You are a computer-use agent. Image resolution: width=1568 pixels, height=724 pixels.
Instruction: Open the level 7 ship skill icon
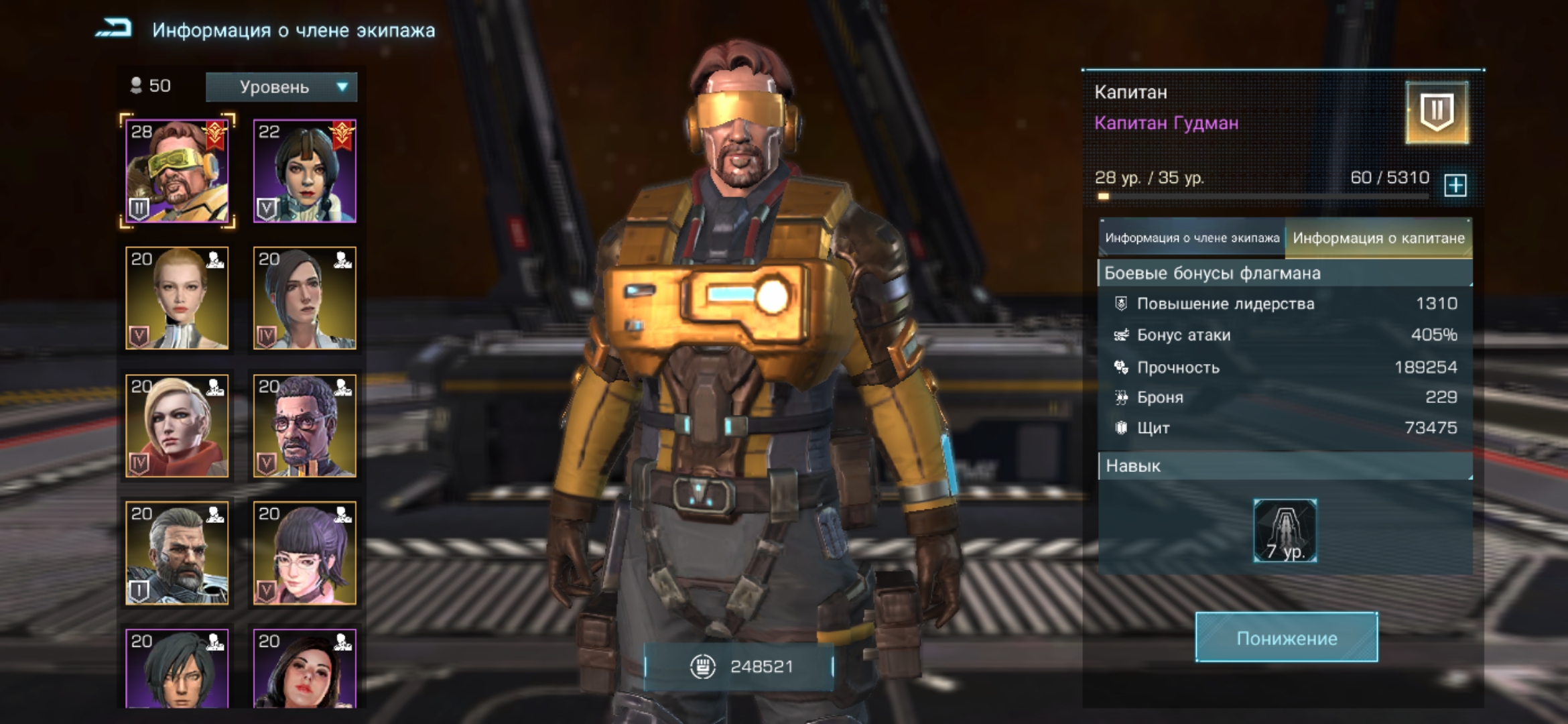1285,530
